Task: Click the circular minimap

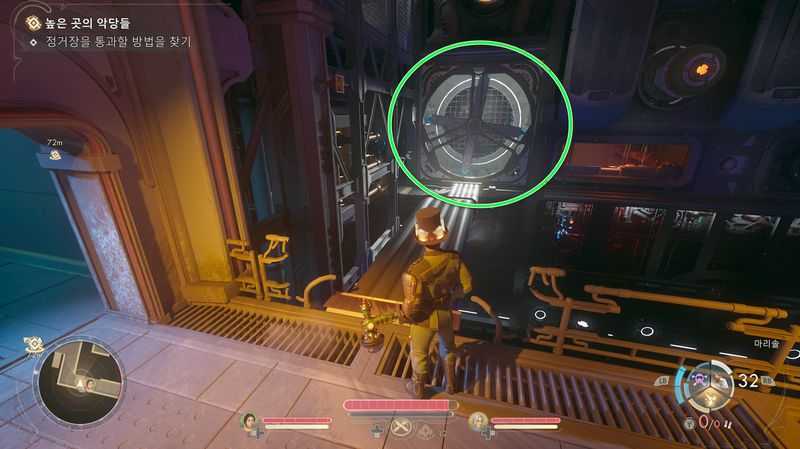Action: 79,380
